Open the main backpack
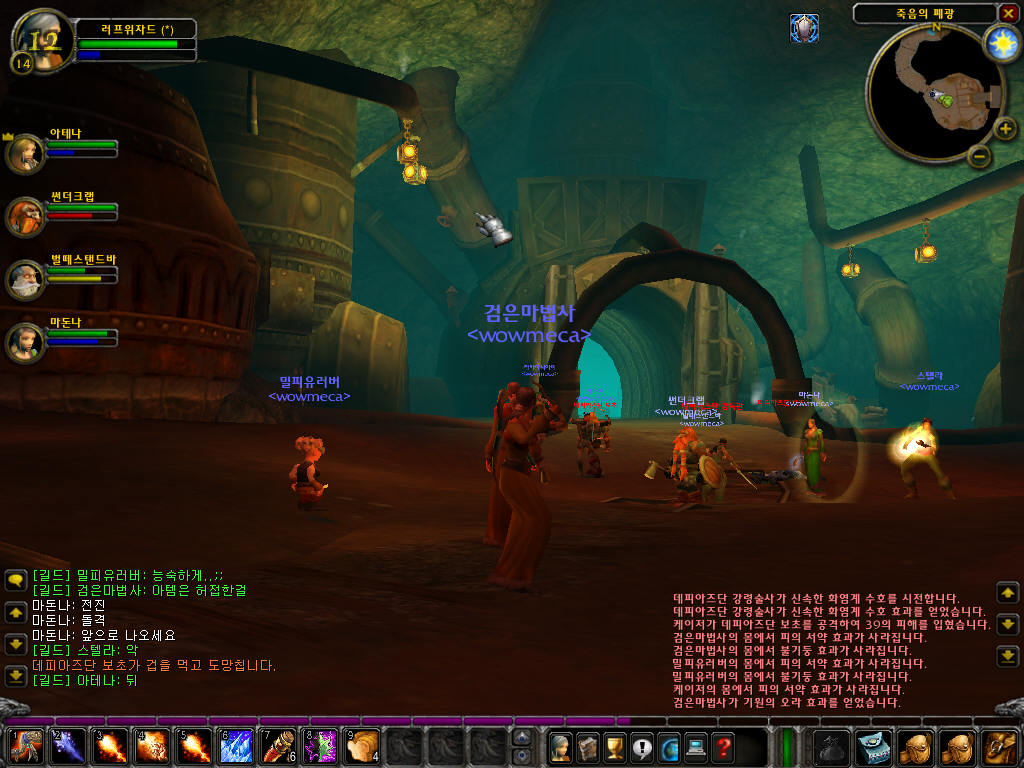Viewport: 1024px width, 768px height. pos(999,746)
